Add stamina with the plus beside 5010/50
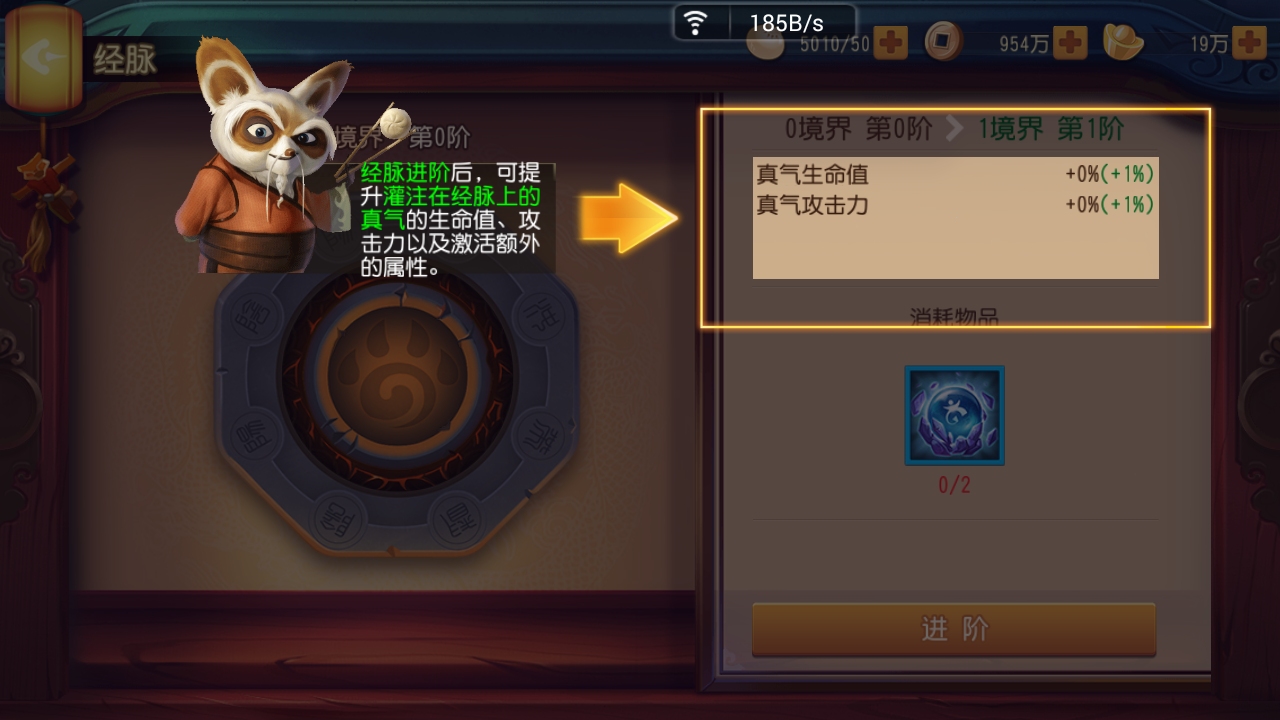The height and width of the screenshot is (720, 1280). pos(890,43)
